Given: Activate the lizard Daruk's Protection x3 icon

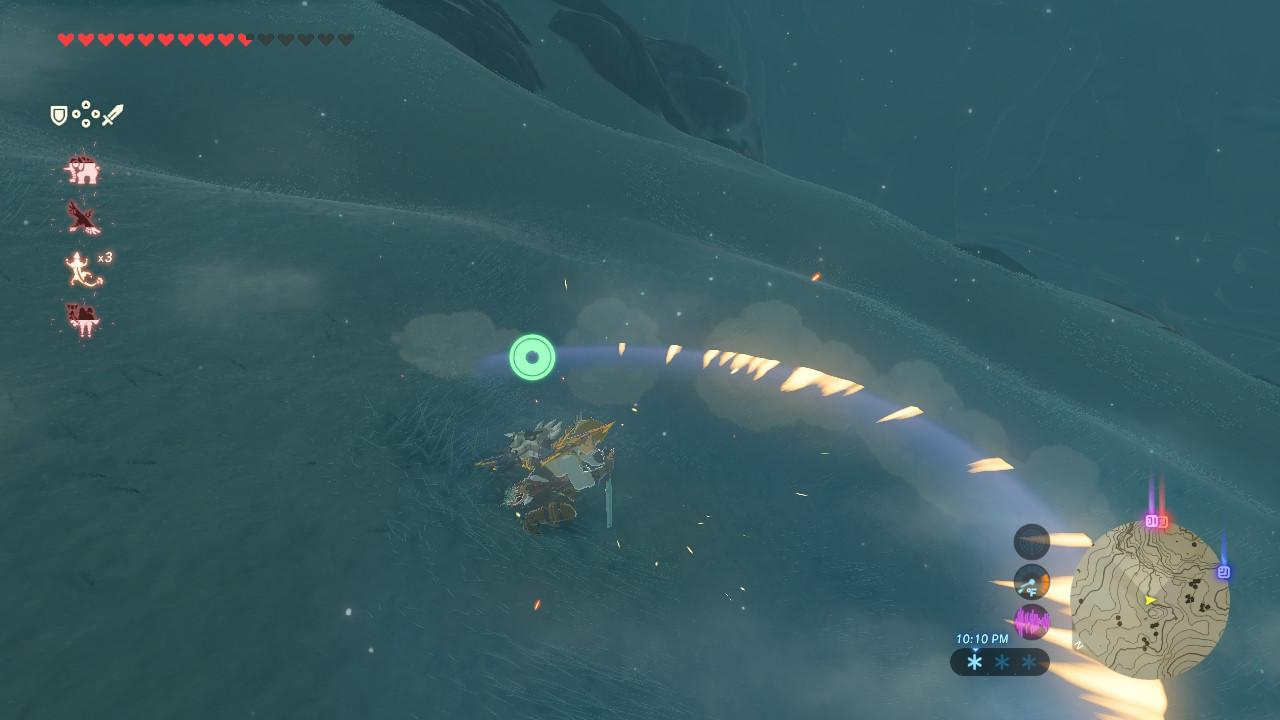Looking at the screenshot, I should pyautogui.click(x=85, y=270).
